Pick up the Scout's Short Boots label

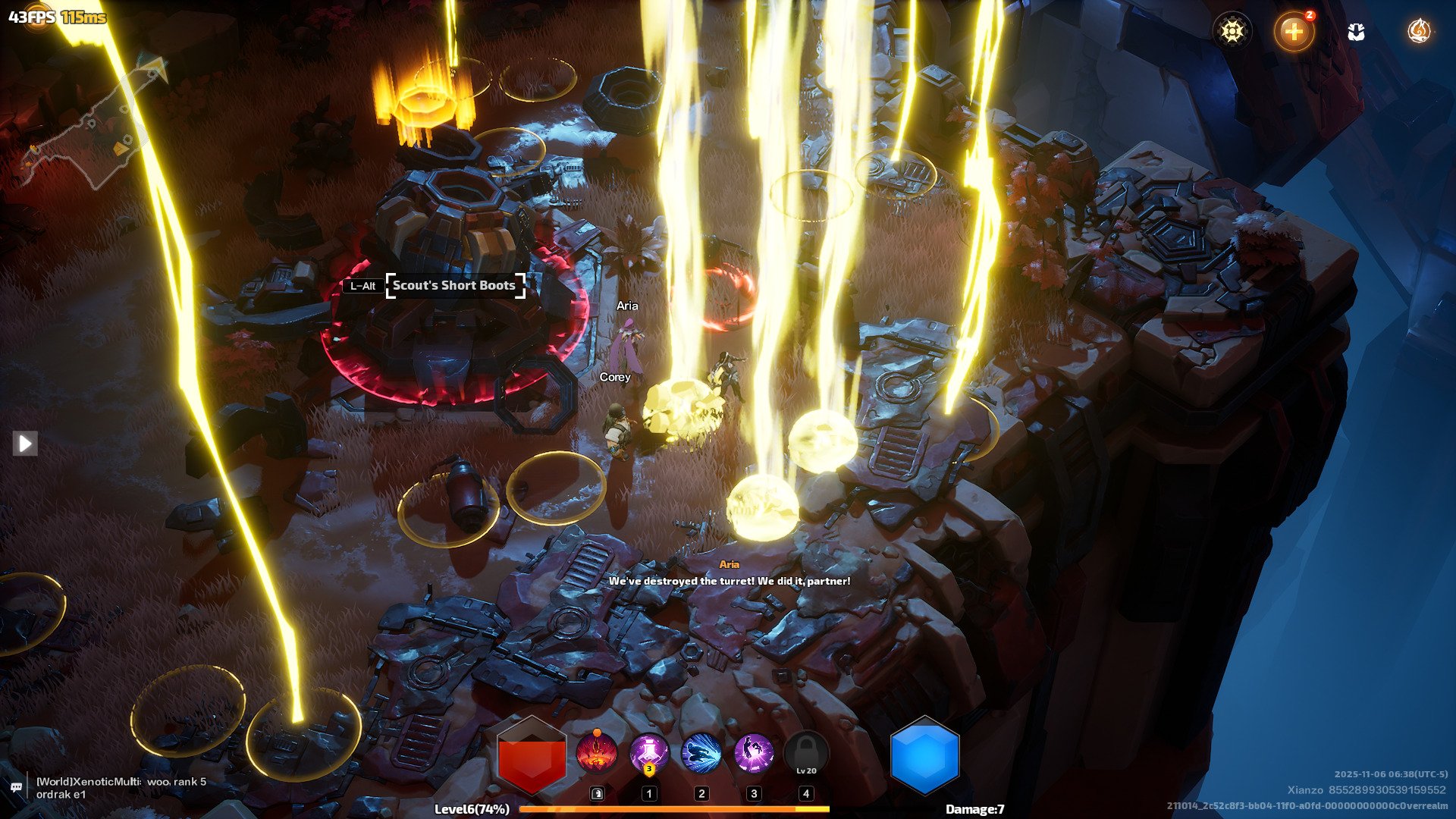(455, 286)
